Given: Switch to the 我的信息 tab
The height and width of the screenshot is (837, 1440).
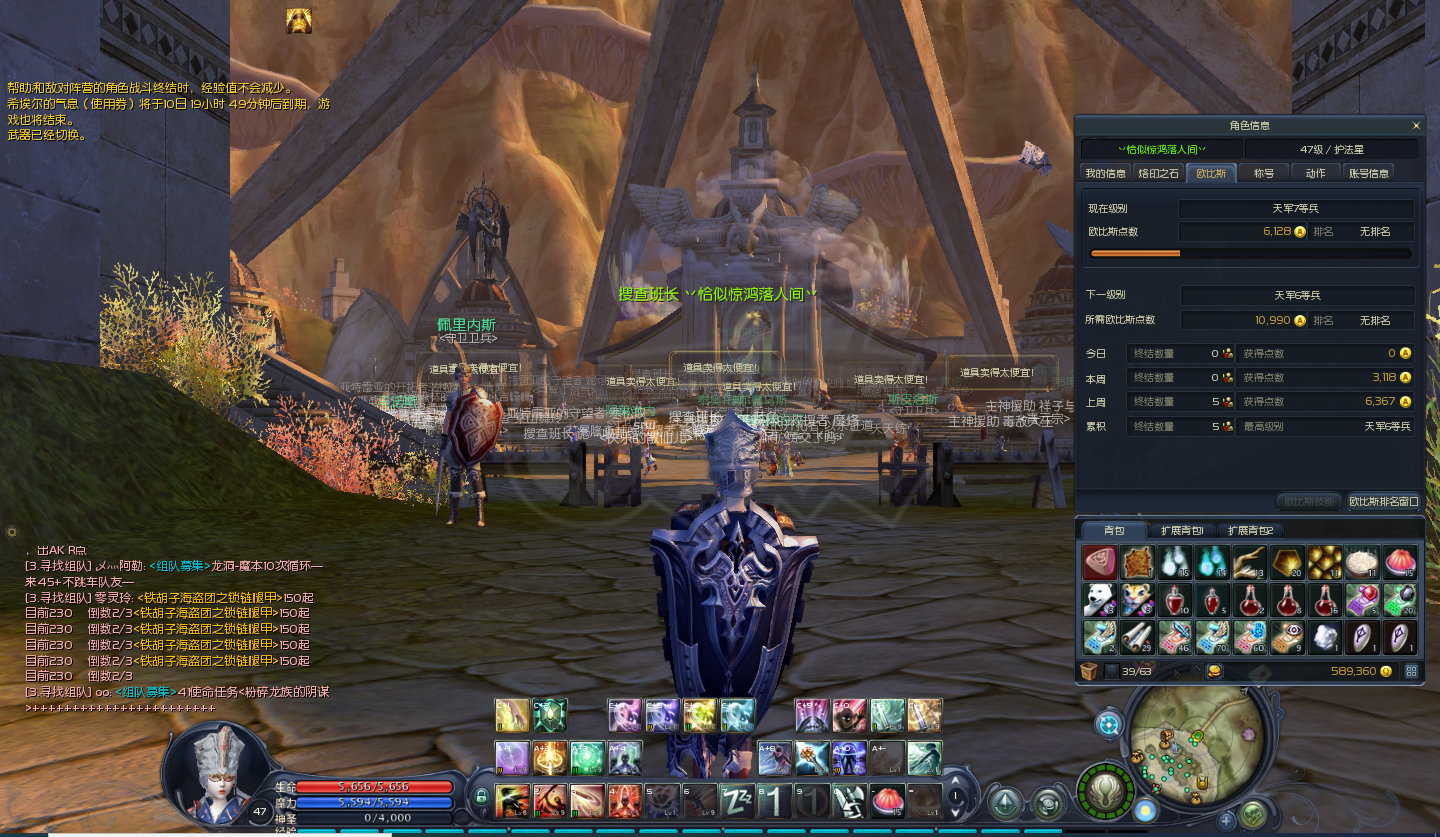Looking at the screenshot, I should 1105,173.
